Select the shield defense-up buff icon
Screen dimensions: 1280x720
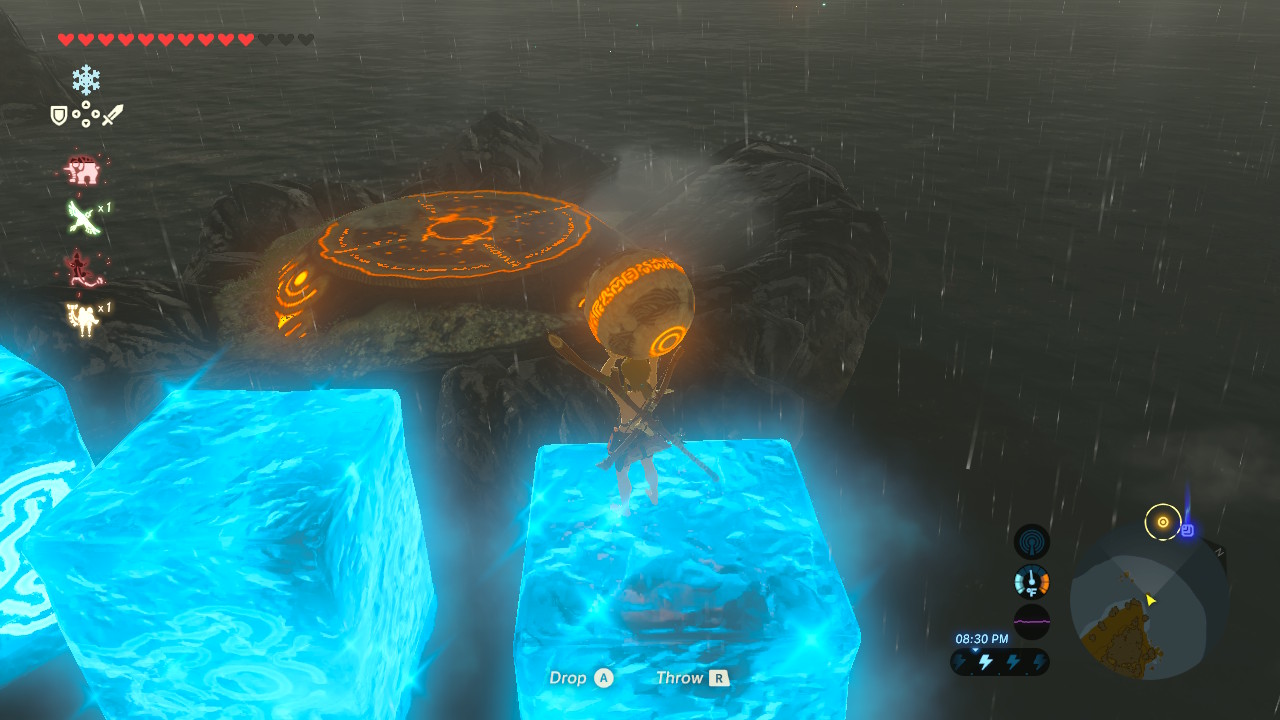coord(58,115)
